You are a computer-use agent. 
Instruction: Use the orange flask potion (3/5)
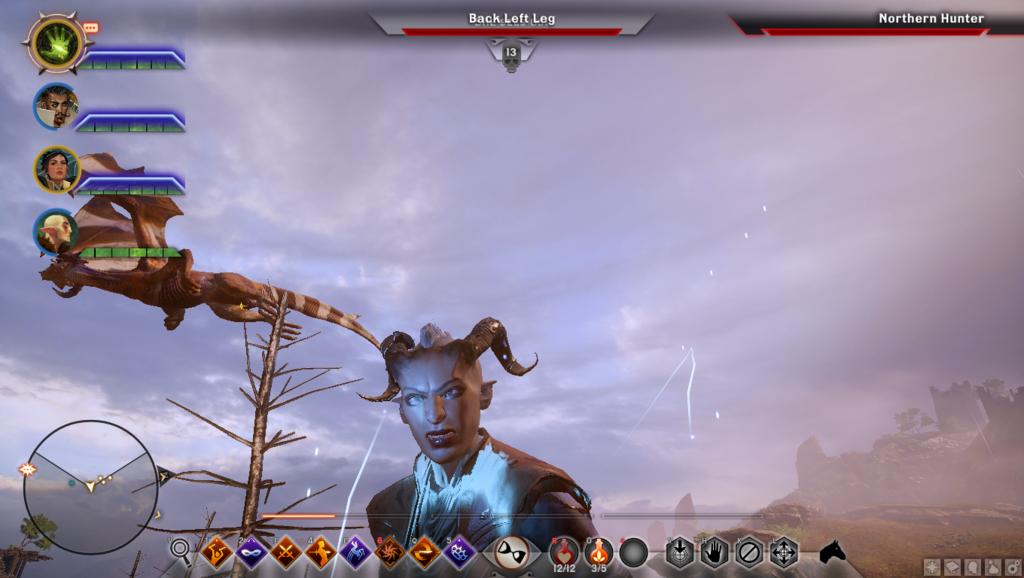coord(599,551)
